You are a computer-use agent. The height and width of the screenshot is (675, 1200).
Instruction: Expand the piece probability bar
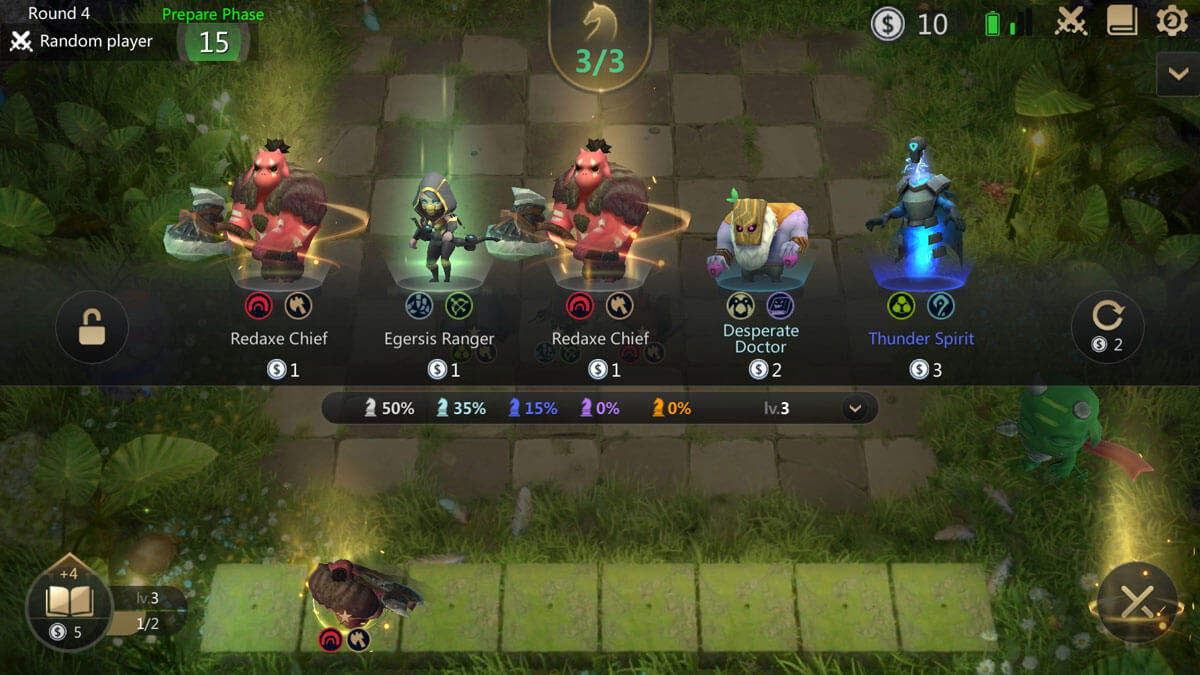point(854,408)
